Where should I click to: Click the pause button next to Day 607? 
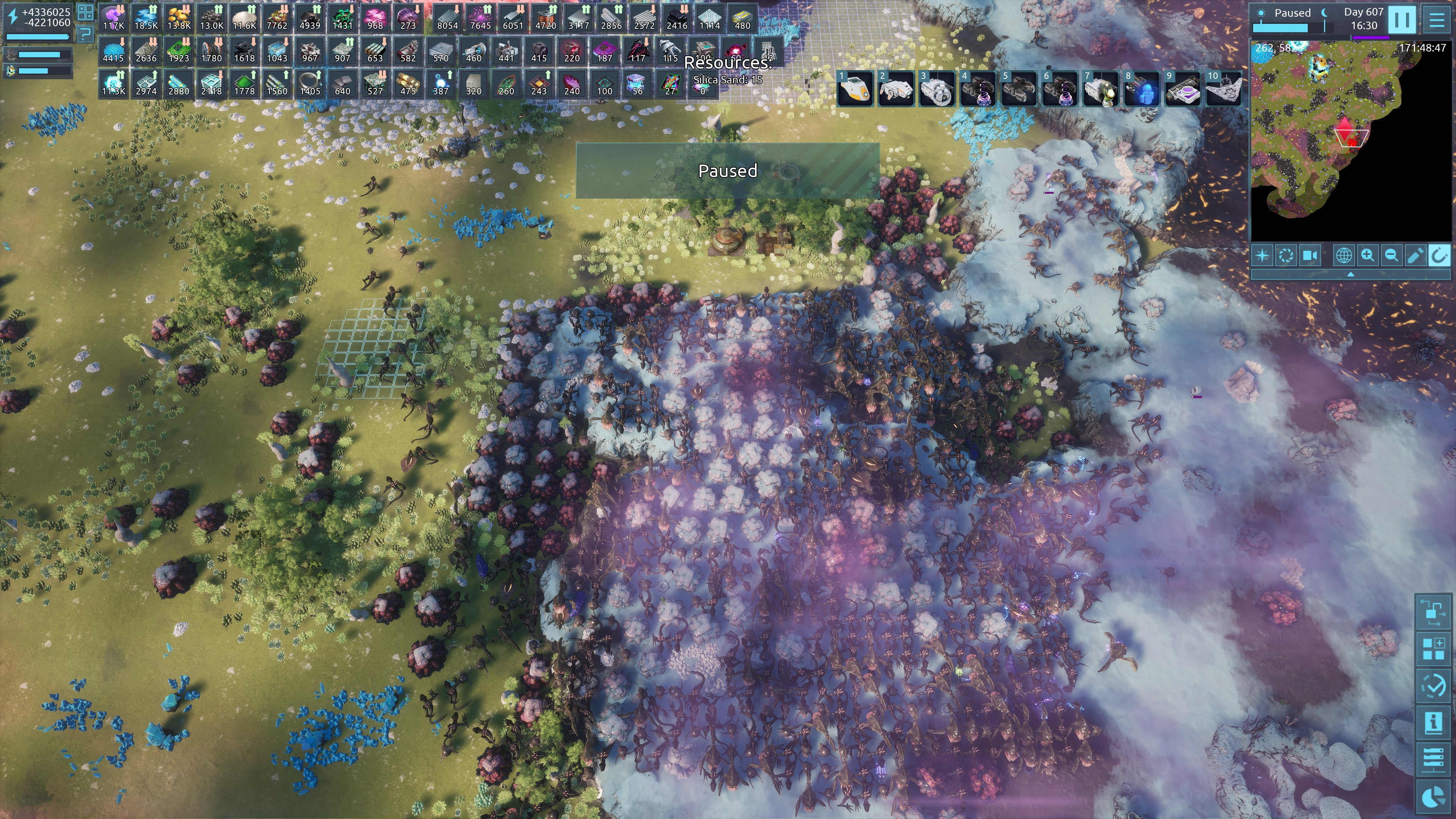click(1401, 20)
